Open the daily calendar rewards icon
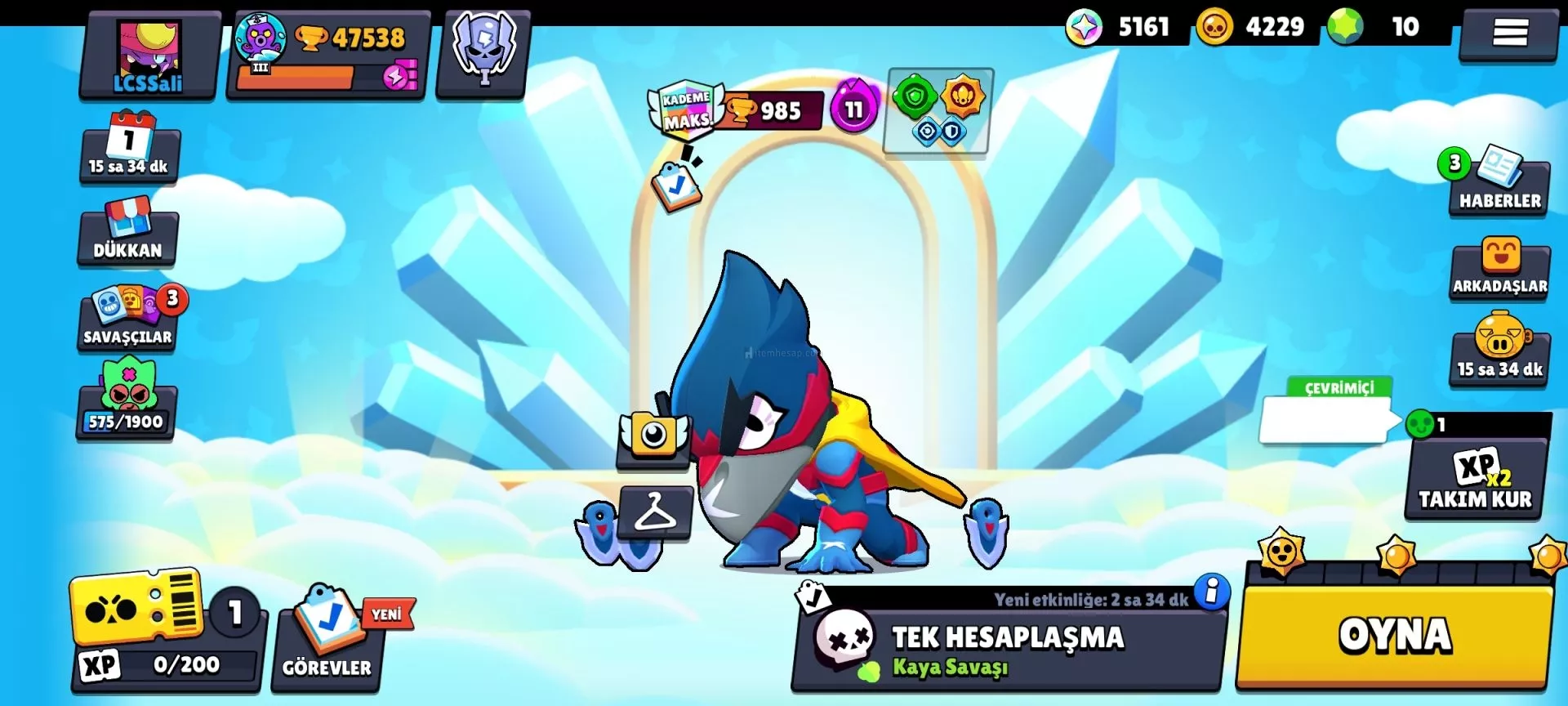The image size is (1568, 706). [x=129, y=147]
